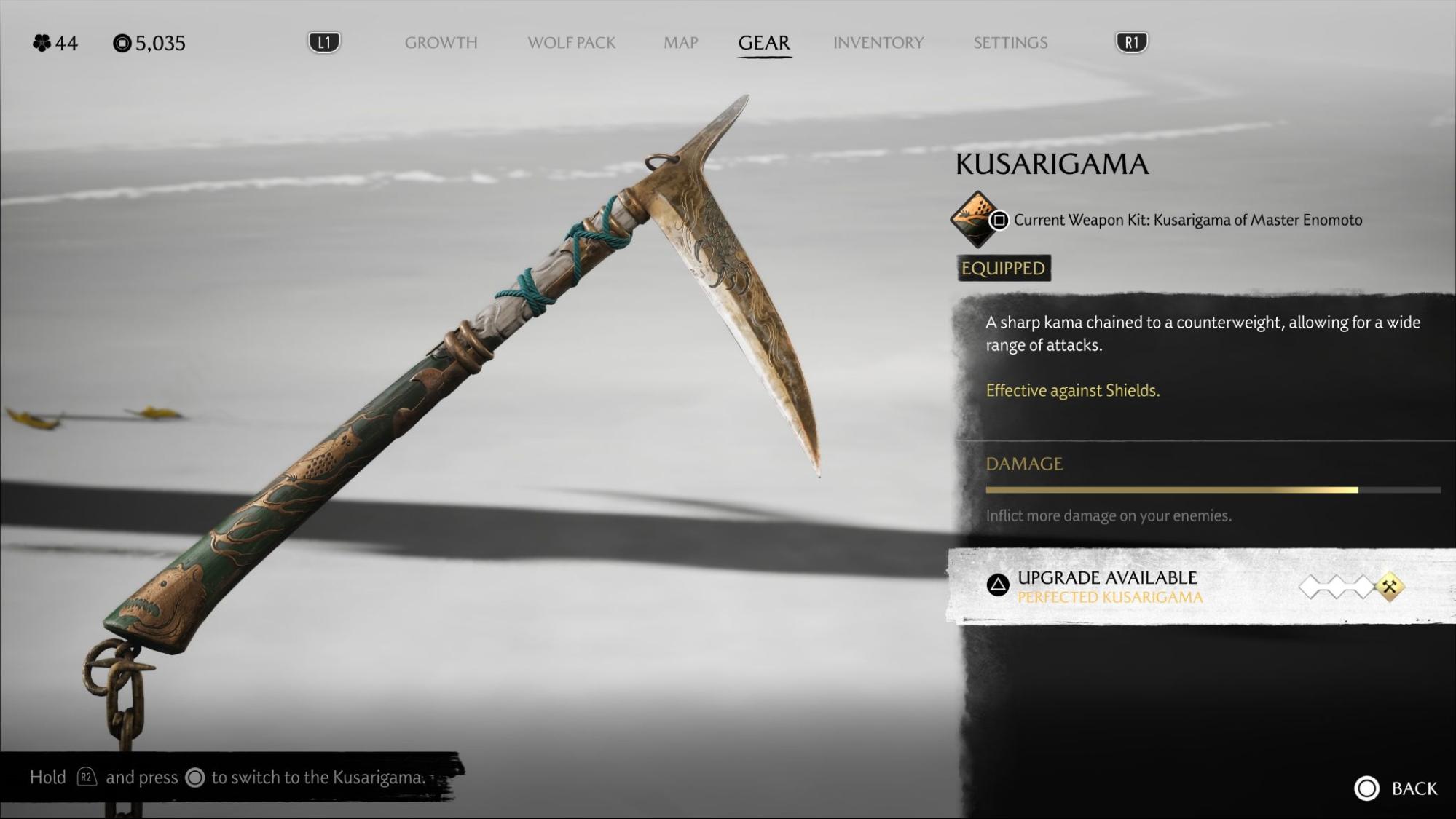Go to the Map tab
The width and height of the screenshot is (1456, 819).
[680, 43]
